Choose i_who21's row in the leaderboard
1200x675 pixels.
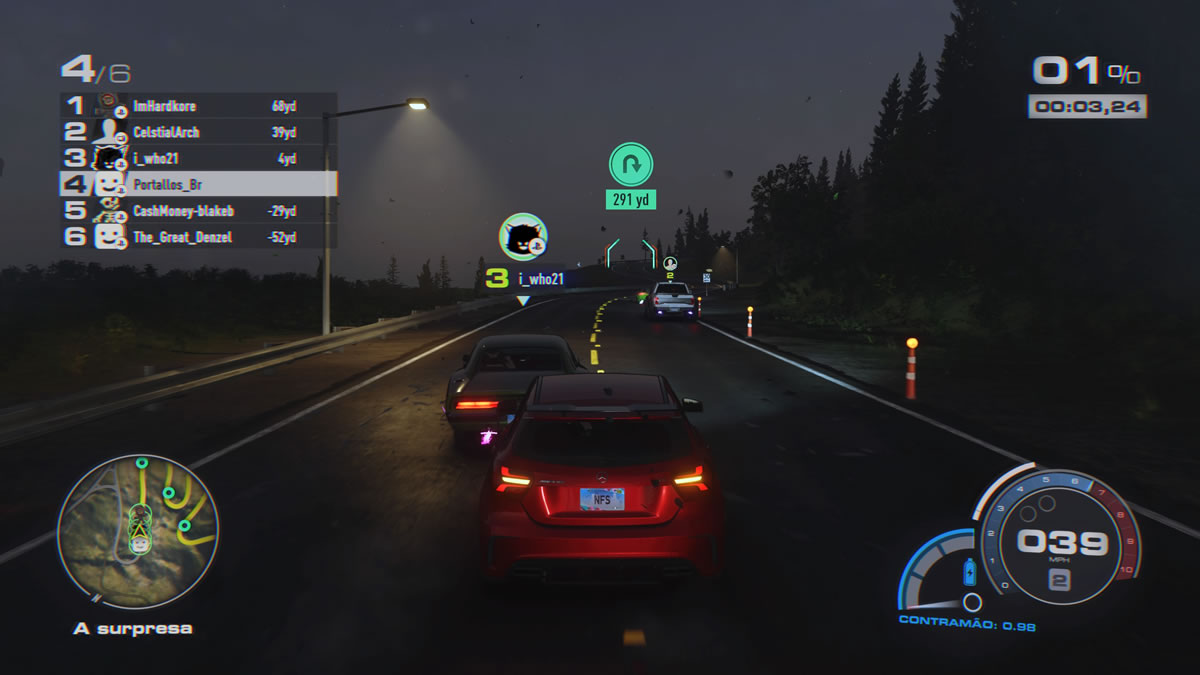pos(200,158)
